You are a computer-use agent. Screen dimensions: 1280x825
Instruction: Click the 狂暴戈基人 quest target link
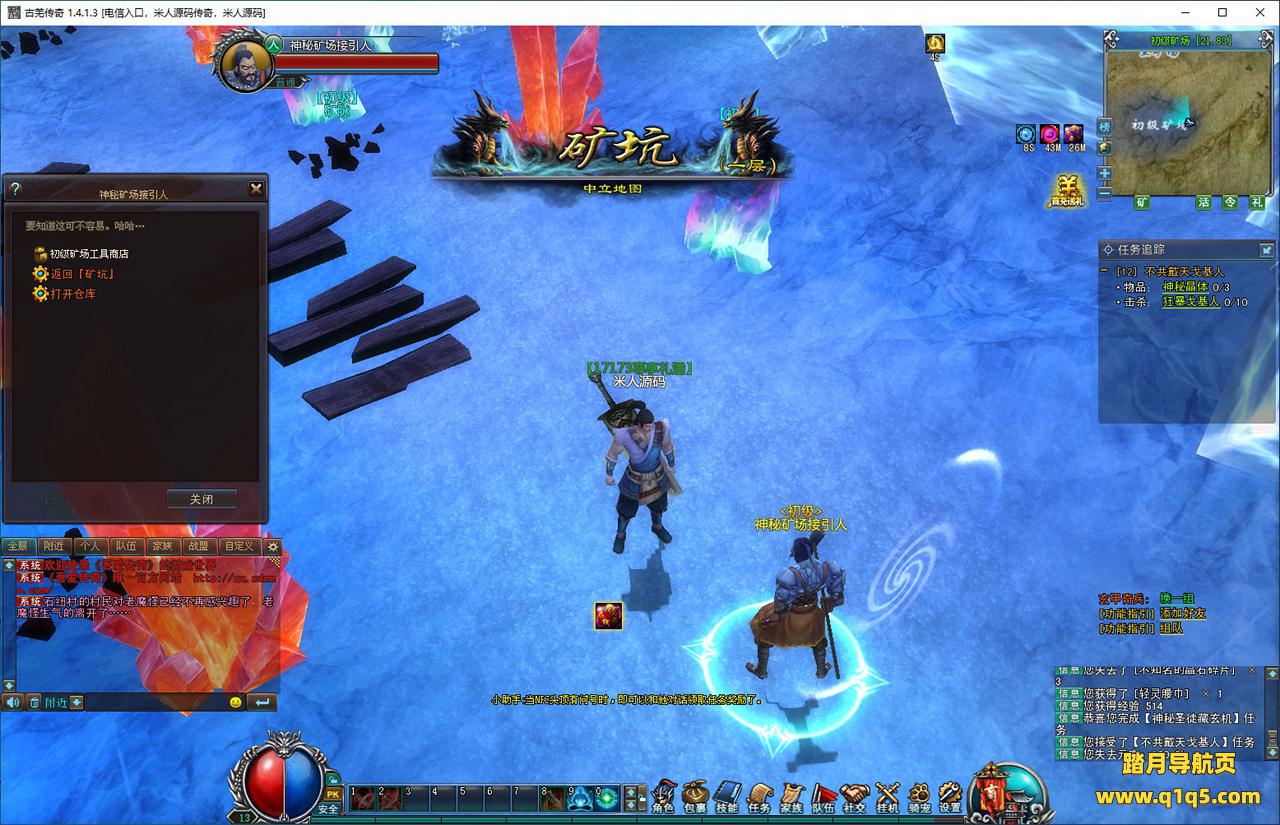click(x=1190, y=302)
